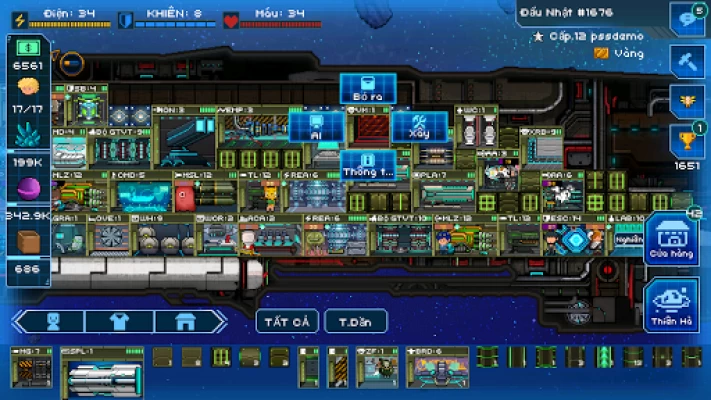Select the Tất Cả filter button
The width and height of the screenshot is (711, 400).
click(x=287, y=322)
